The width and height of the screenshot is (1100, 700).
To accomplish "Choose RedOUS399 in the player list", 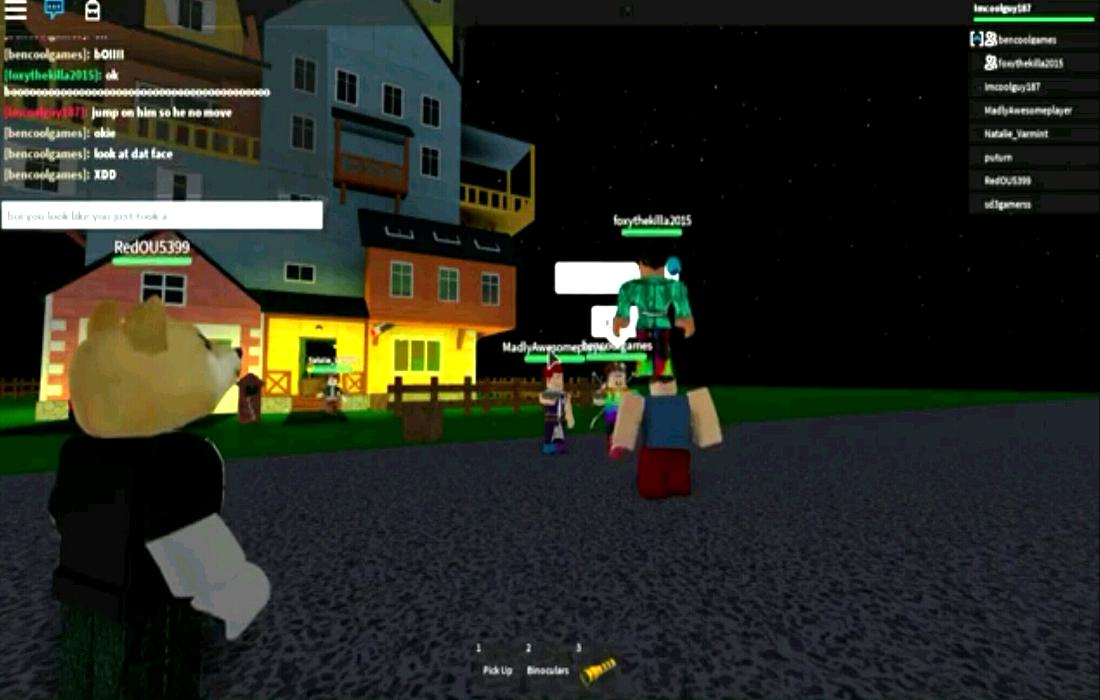I will pyautogui.click(x=1007, y=181).
